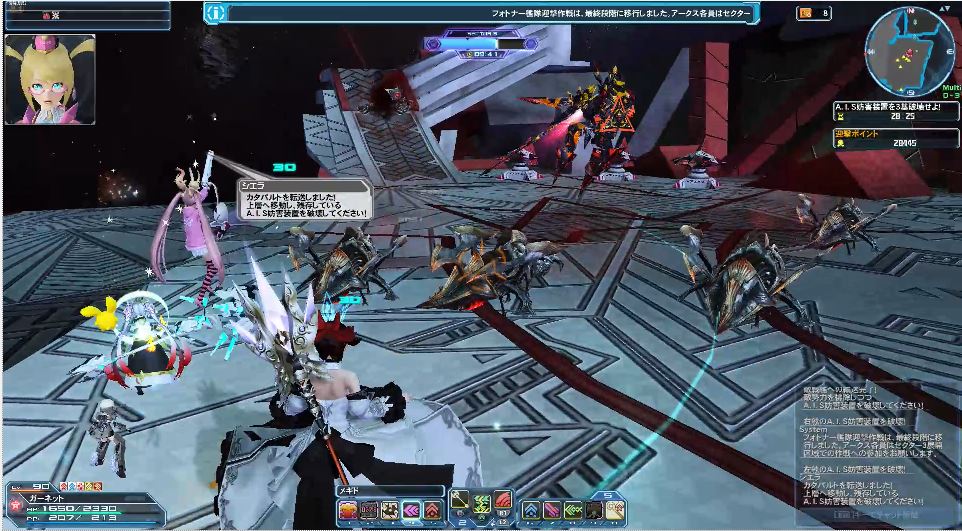Click the info icon on announcement banner

click(x=216, y=13)
